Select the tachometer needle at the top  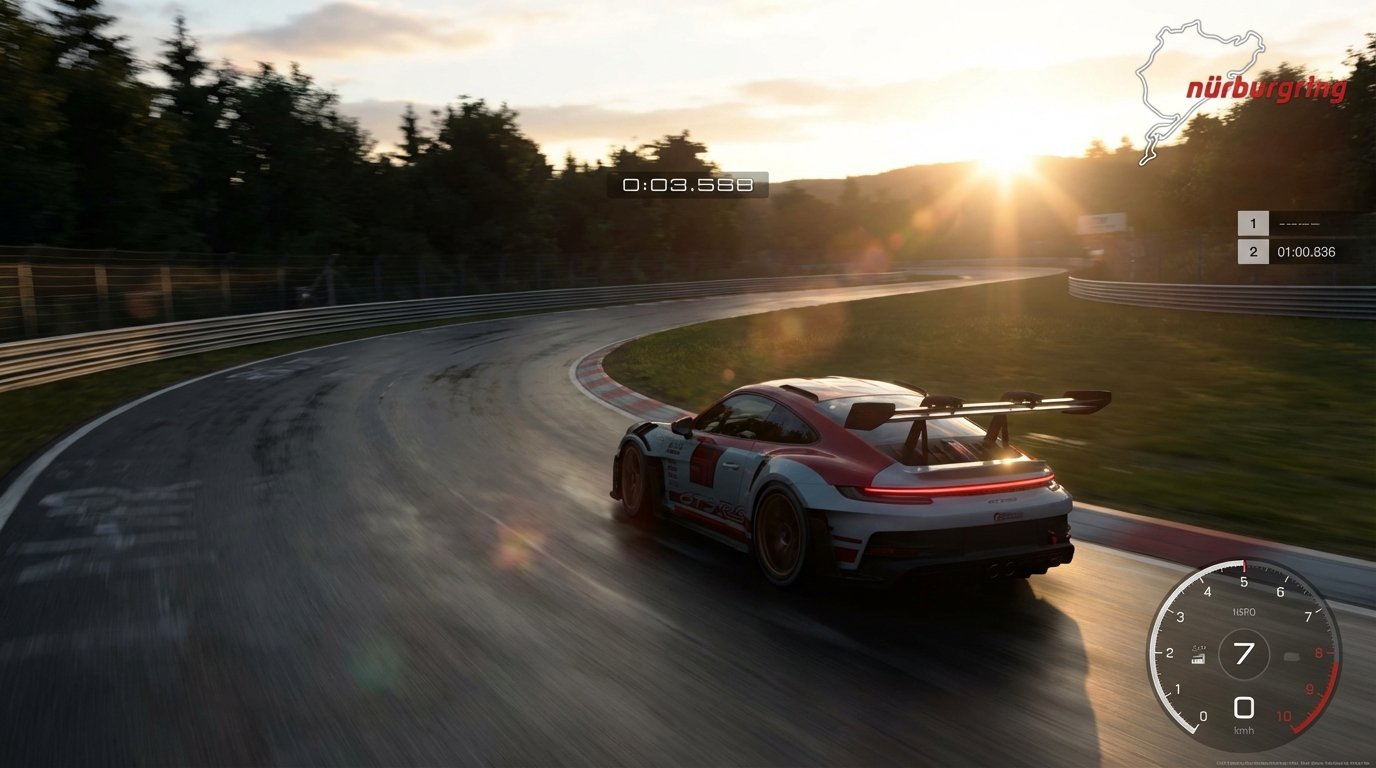point(1244,566)
